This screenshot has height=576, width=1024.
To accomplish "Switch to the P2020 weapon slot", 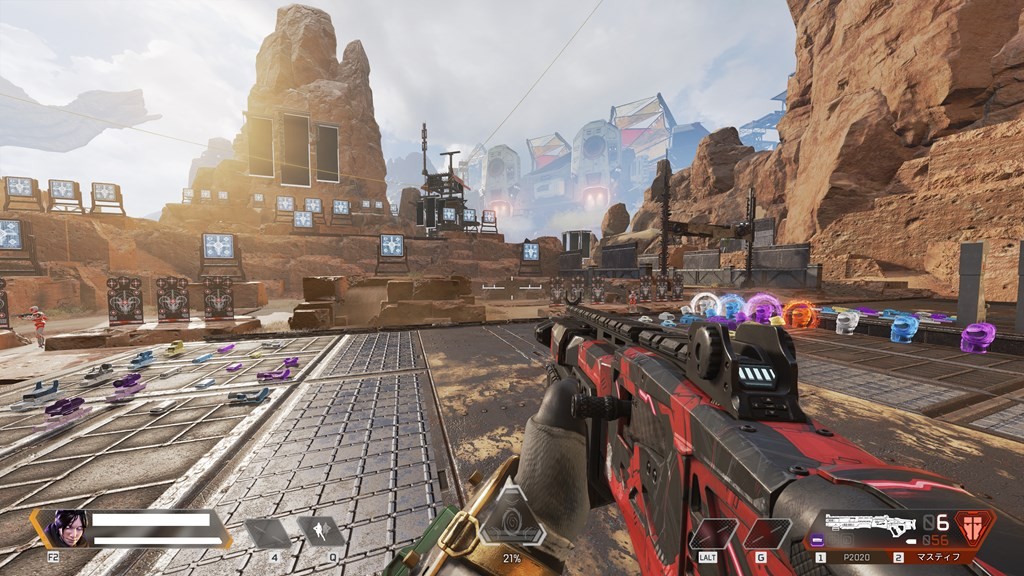I will pos(857,557).
